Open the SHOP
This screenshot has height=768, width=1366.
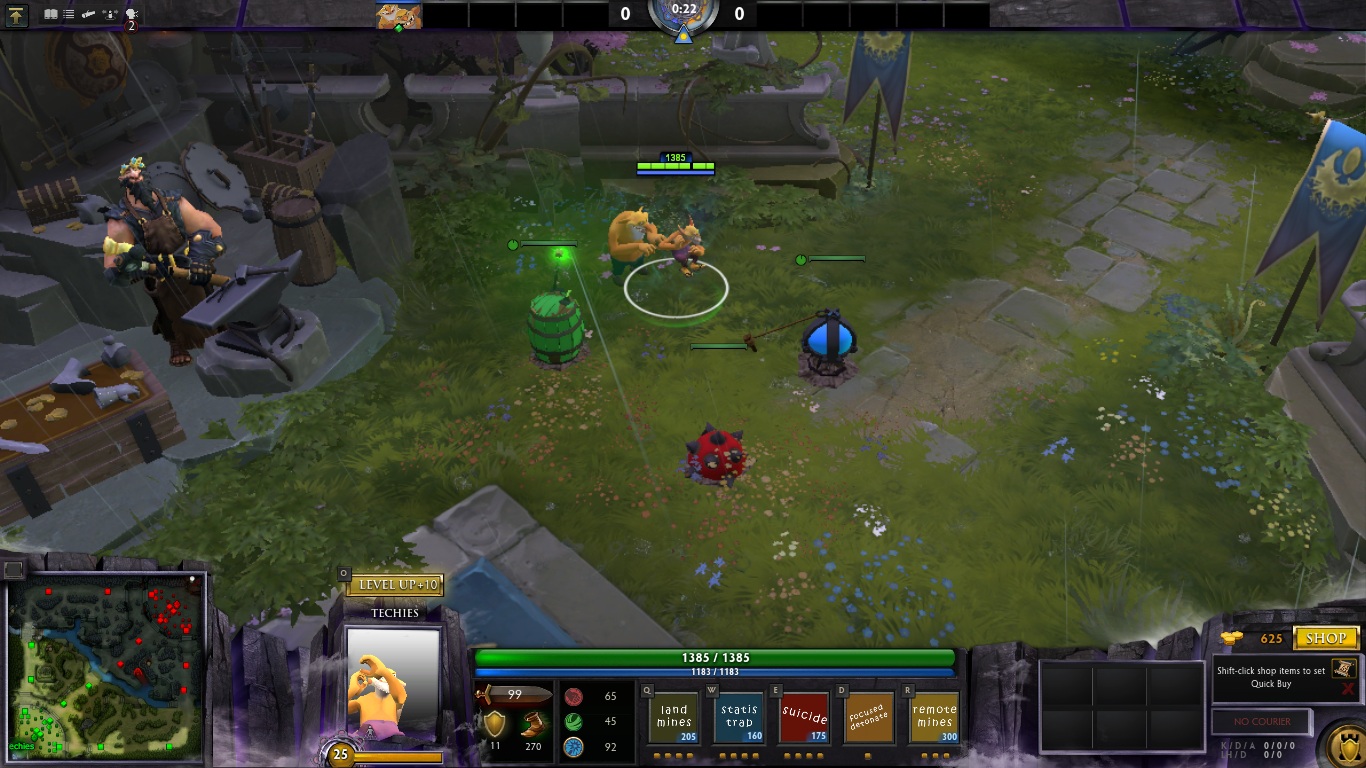click(1327, 639)
